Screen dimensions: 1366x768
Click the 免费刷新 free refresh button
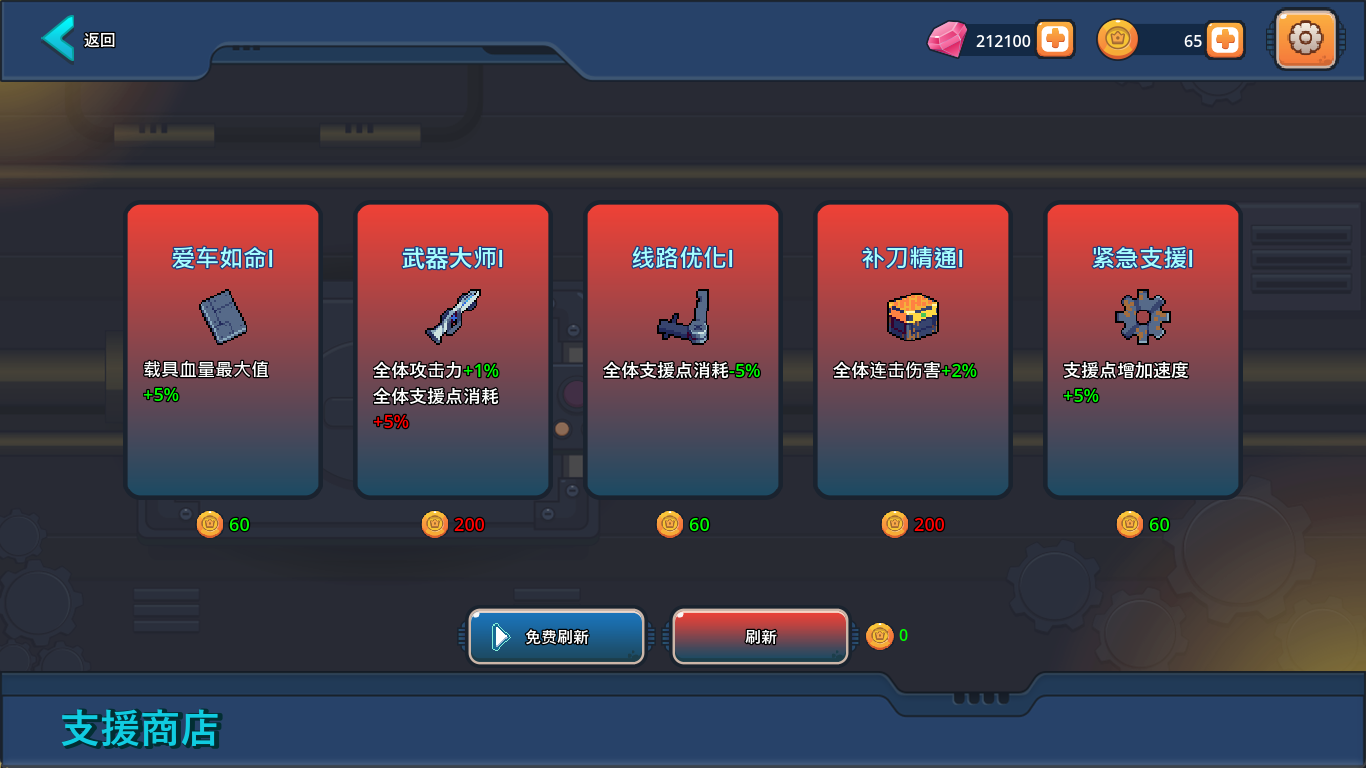(556, 636)
